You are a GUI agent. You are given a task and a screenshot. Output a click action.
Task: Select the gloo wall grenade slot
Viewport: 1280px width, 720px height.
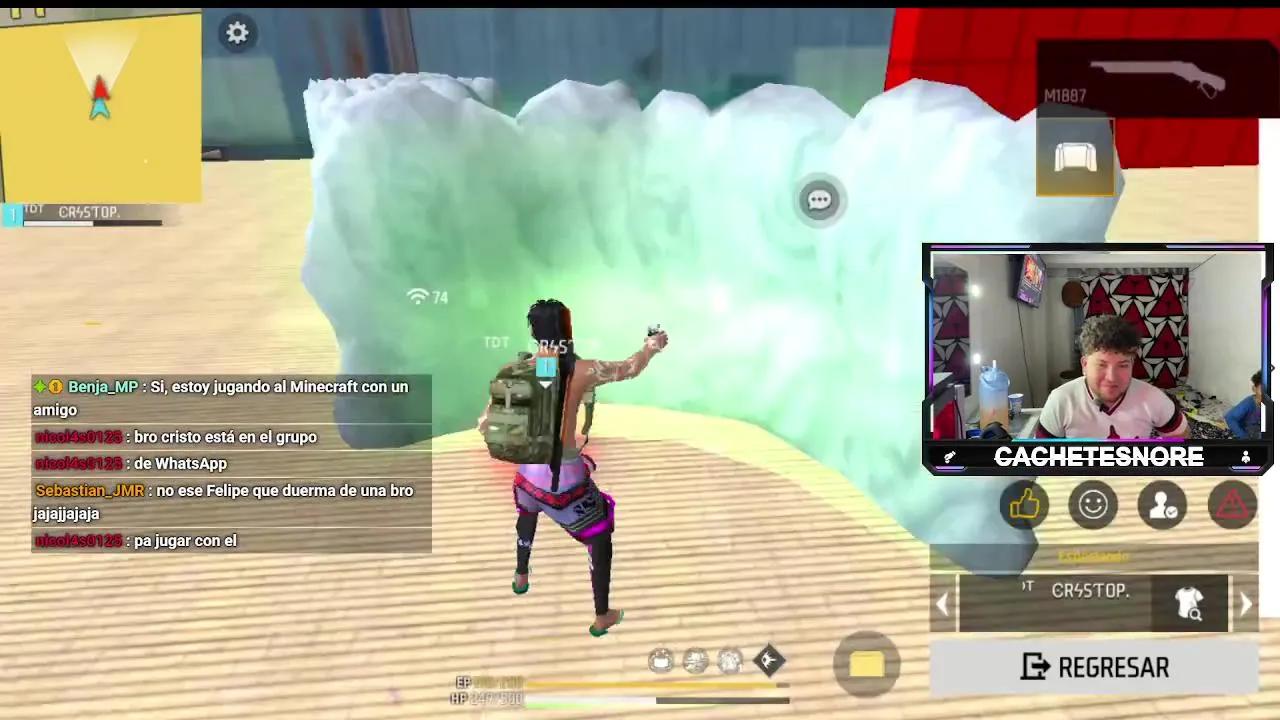pyautogui.click(x=1075, y=158)
